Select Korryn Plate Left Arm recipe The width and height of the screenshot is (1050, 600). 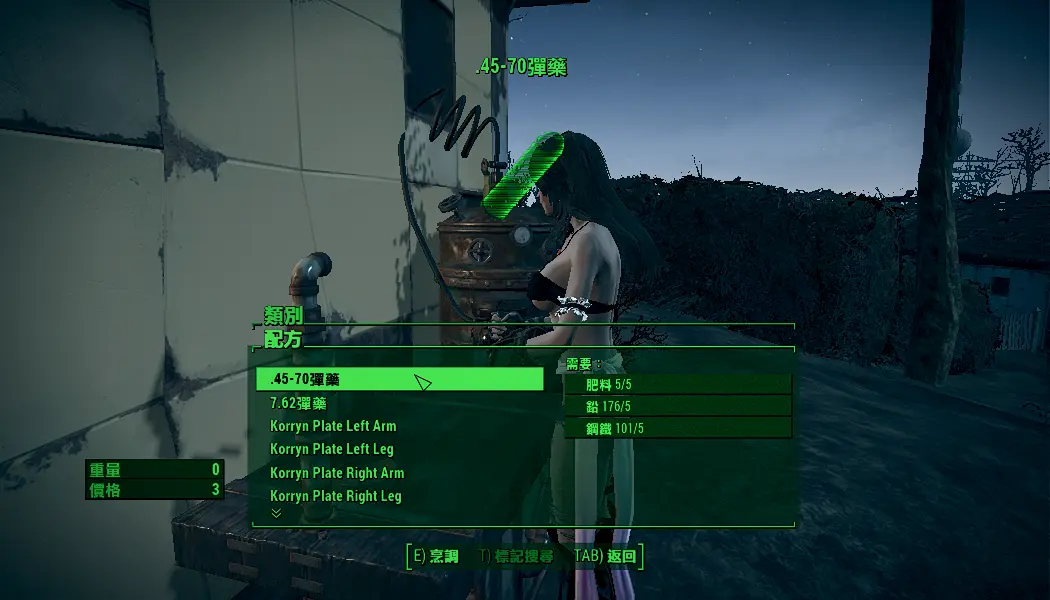click(333, 426)
